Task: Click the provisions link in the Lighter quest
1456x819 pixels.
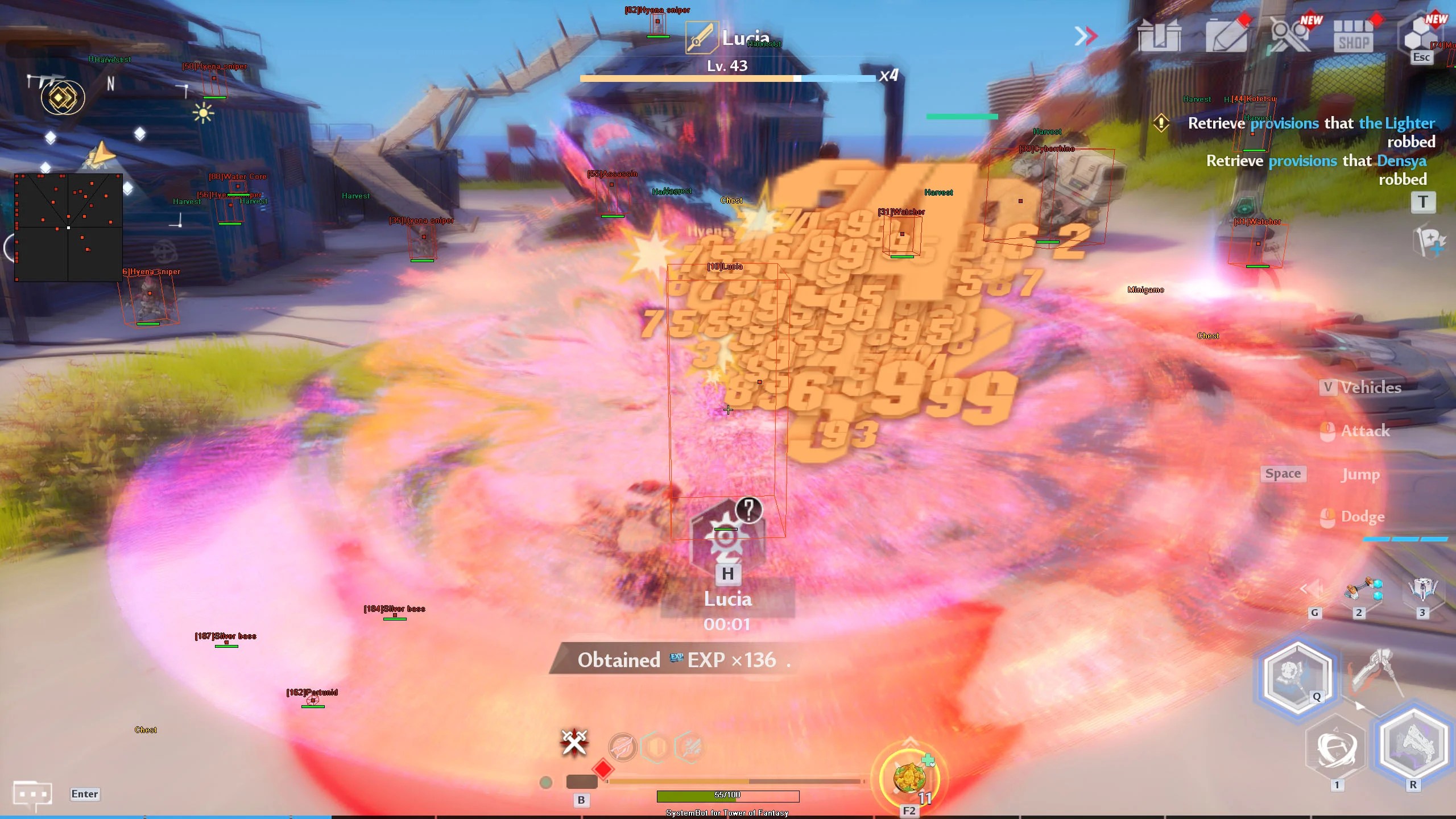Action: point(1285,122)
